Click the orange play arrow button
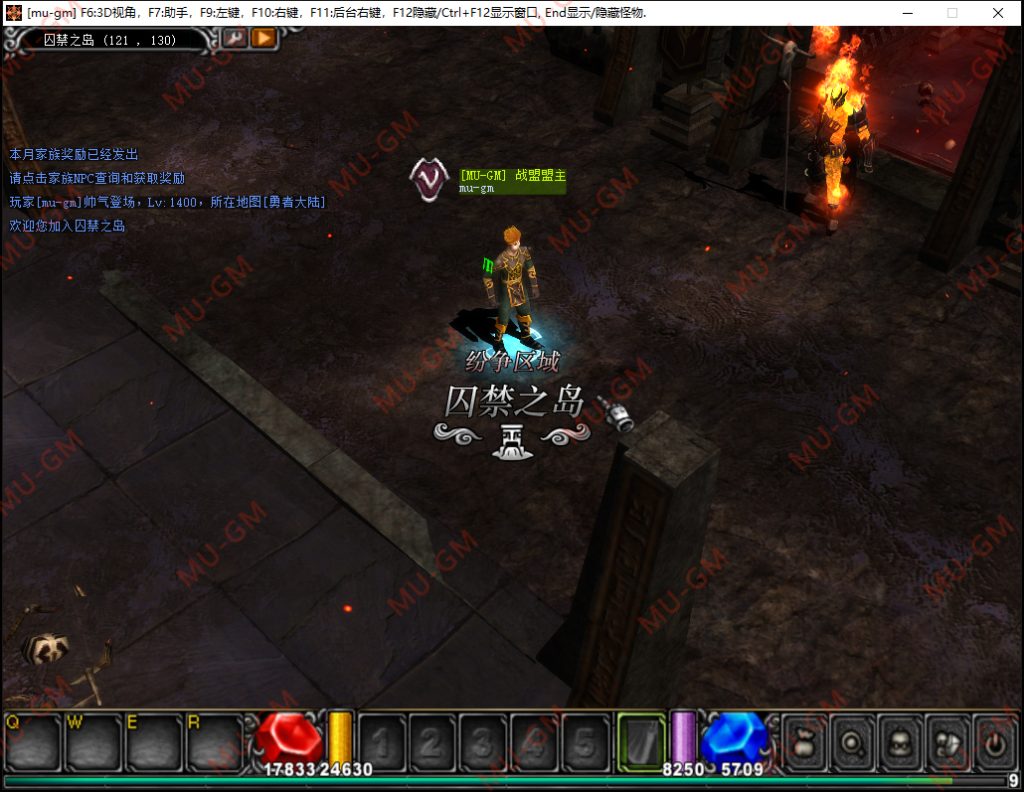The image size is (1024, 792). tap(263, 38)
